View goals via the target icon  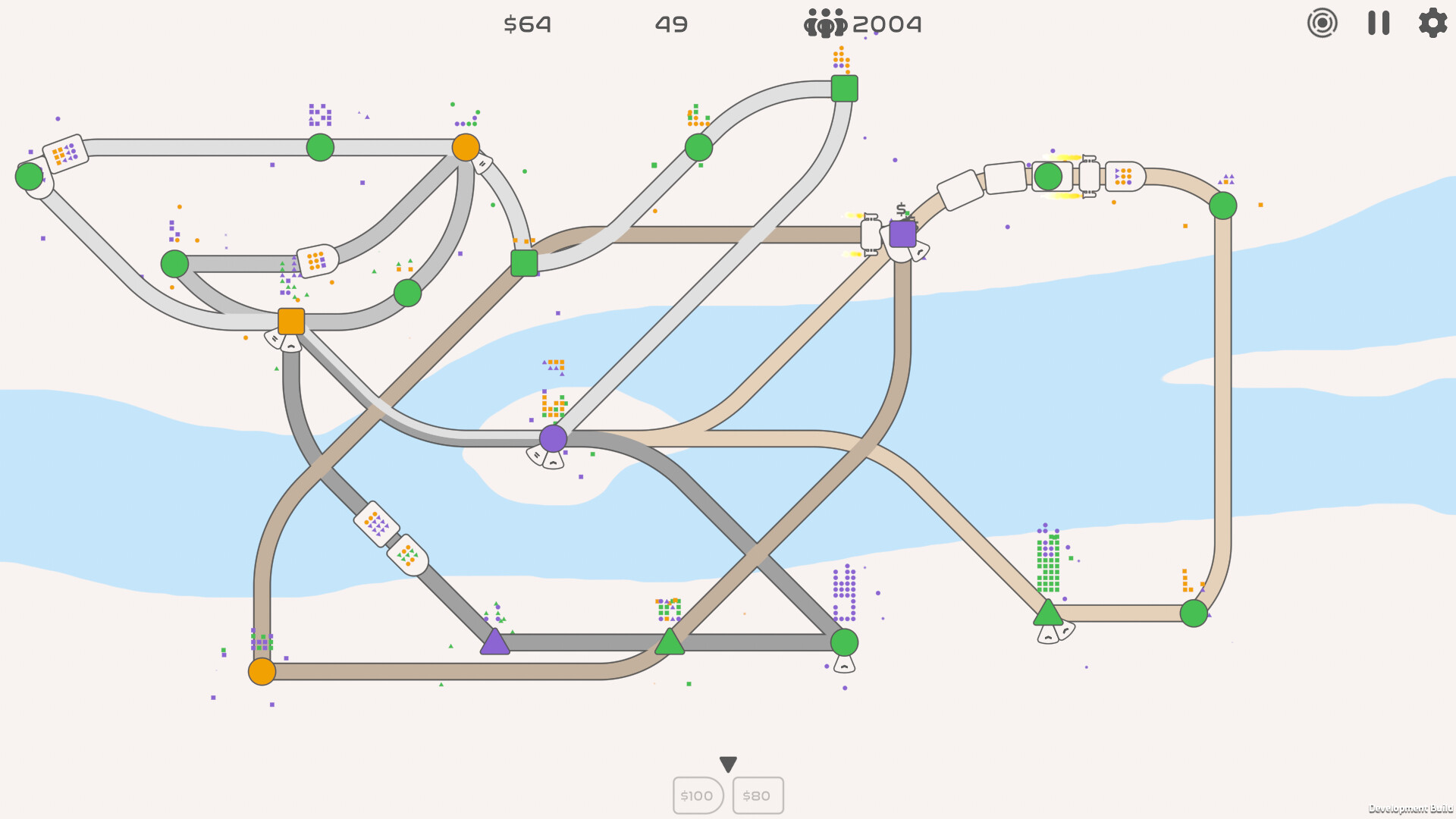click(x=1323, y=24)
